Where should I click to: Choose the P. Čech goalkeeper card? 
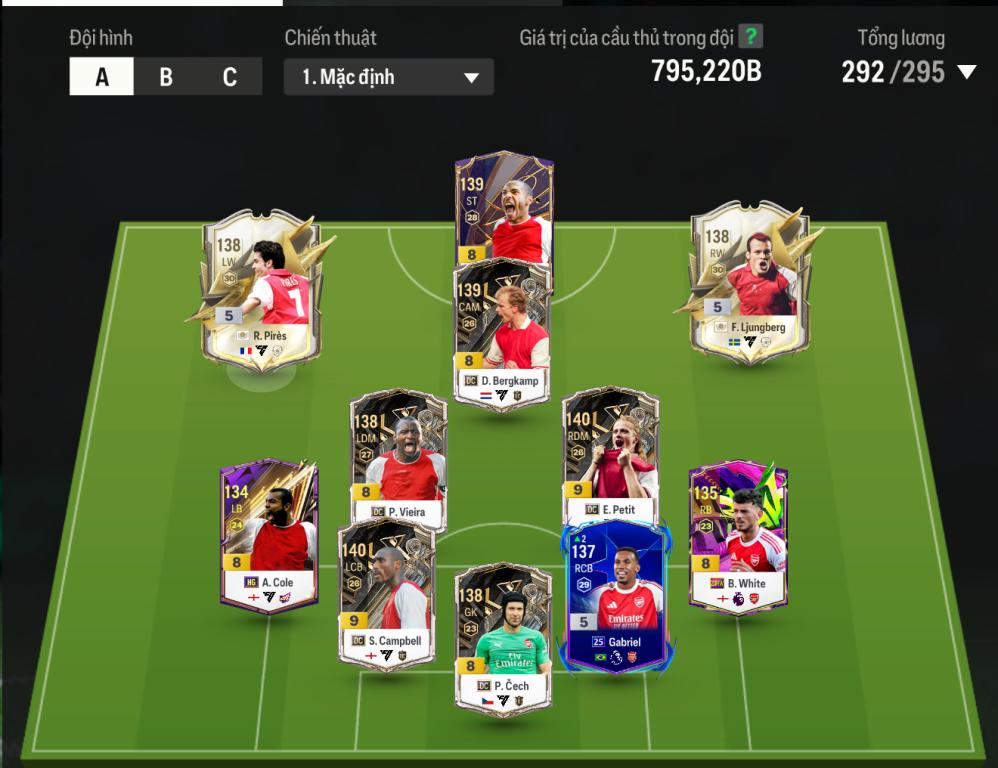(x=503, y=640)
